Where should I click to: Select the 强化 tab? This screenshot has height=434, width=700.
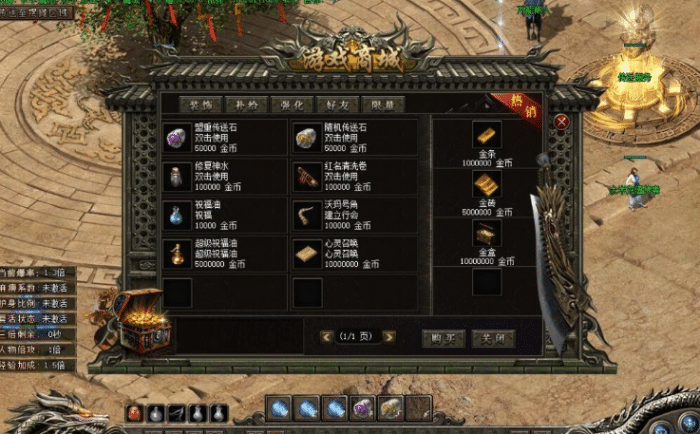tap(290, 104)
